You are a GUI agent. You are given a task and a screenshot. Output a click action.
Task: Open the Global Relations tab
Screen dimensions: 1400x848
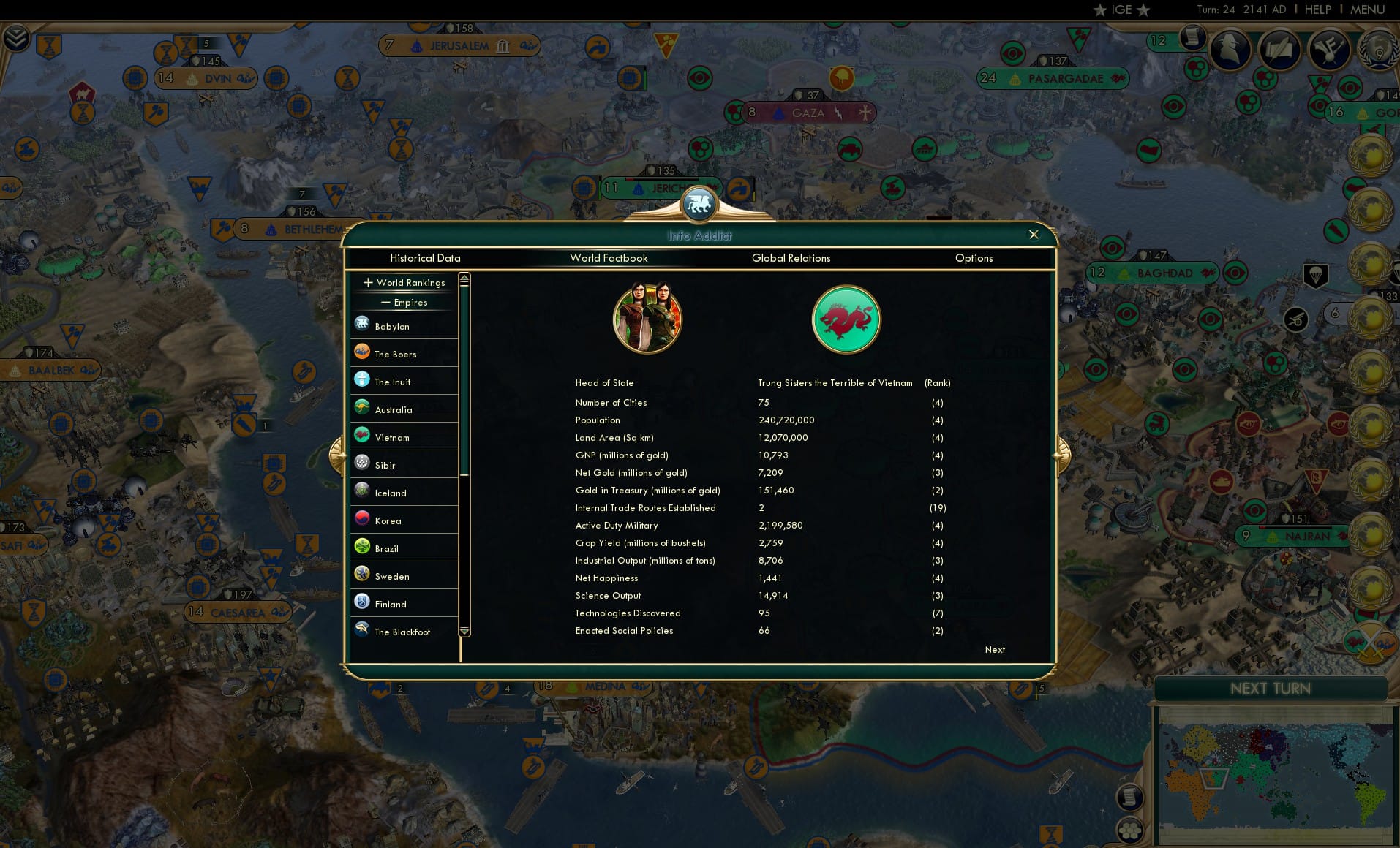click(x=791, y=258)
